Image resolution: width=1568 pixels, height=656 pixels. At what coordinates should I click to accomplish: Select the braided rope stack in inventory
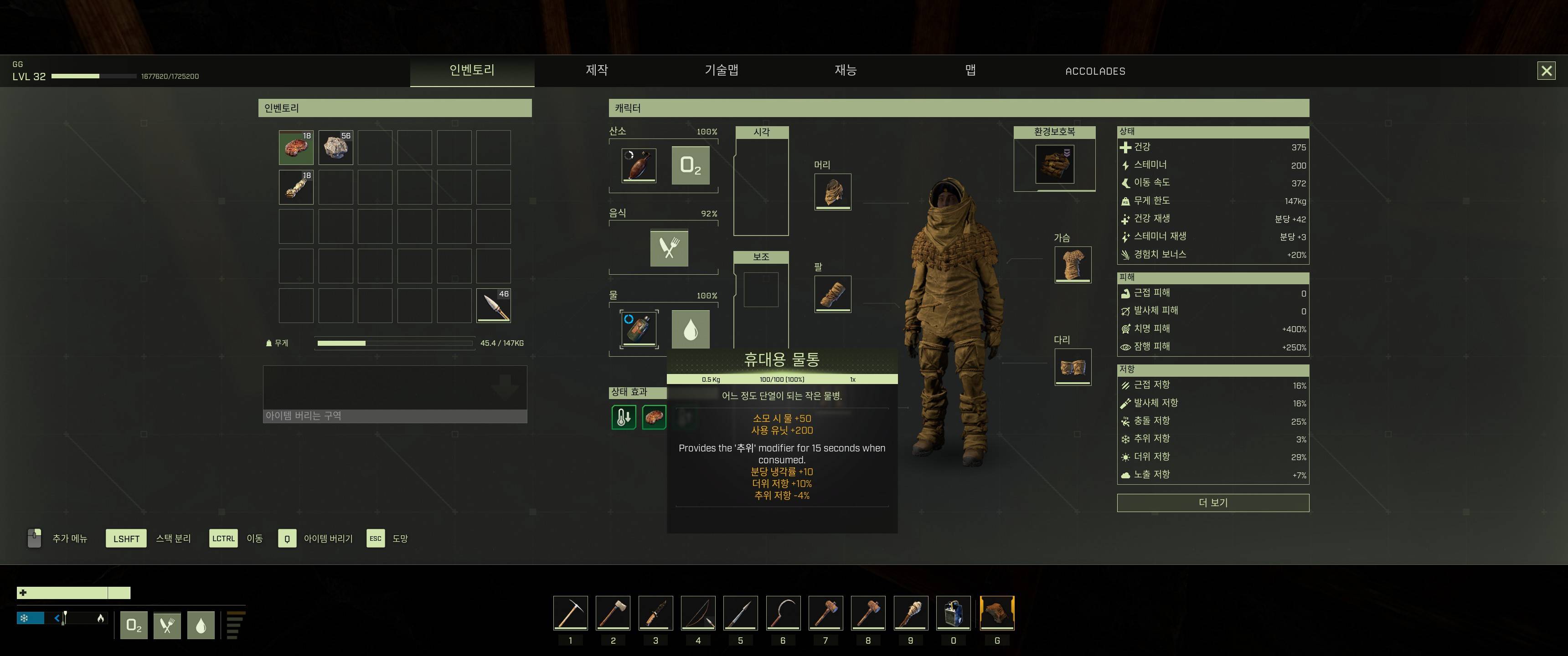coord(296,187)
